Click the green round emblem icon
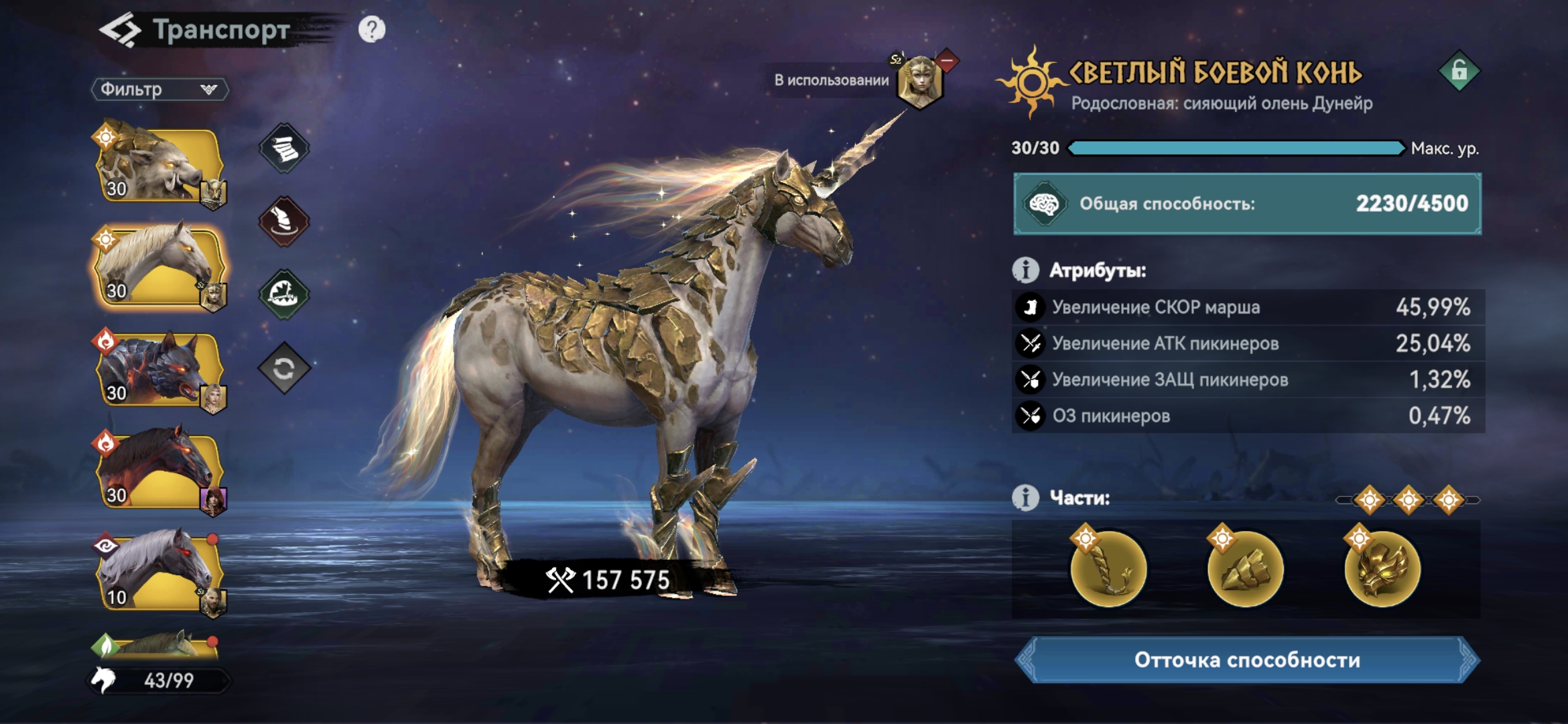Viewport: 1568px width, 724px height. [284, 294]
